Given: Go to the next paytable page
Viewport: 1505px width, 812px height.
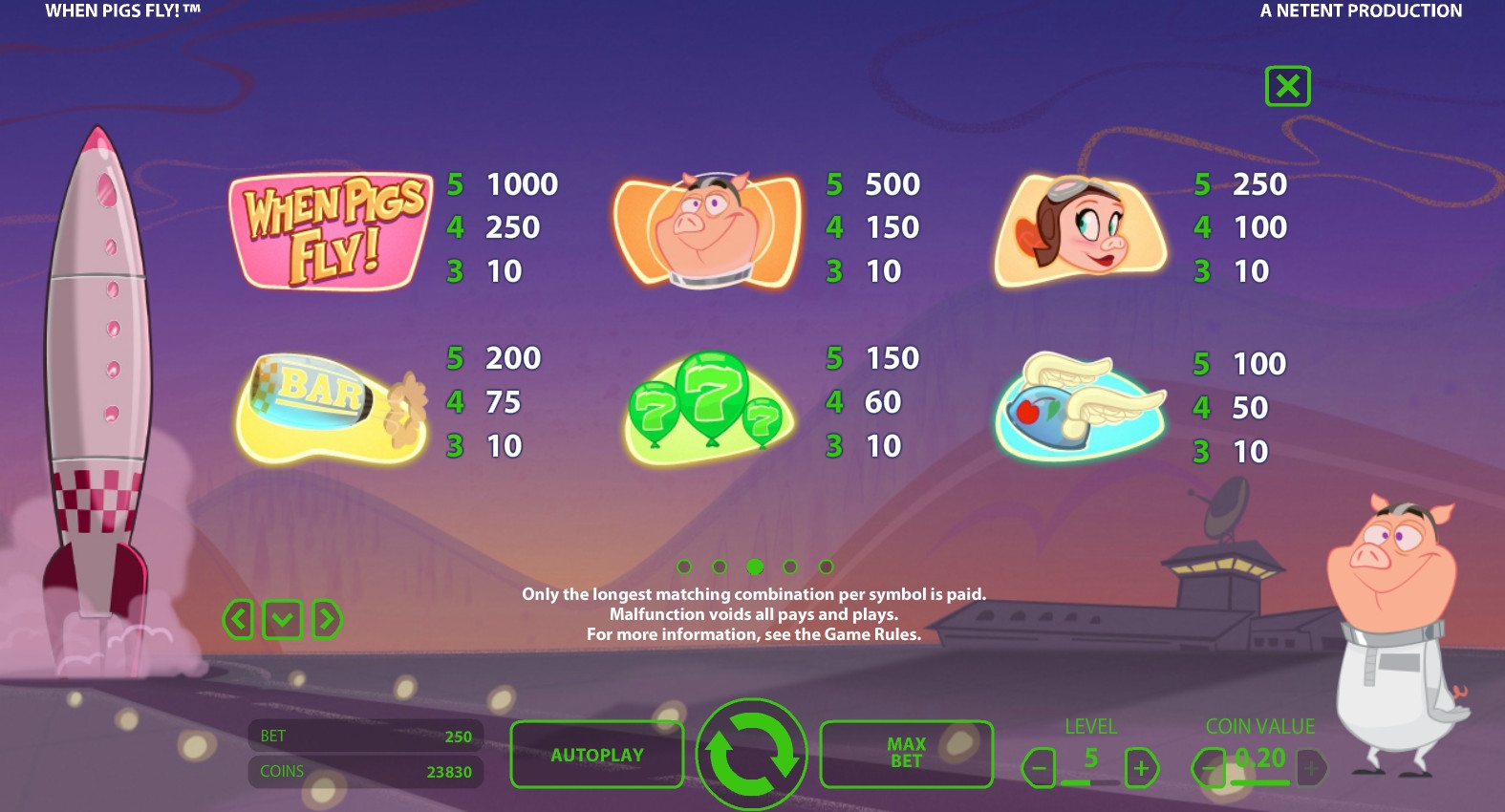Looking at the screenshot, I should [x=327, y=620].
